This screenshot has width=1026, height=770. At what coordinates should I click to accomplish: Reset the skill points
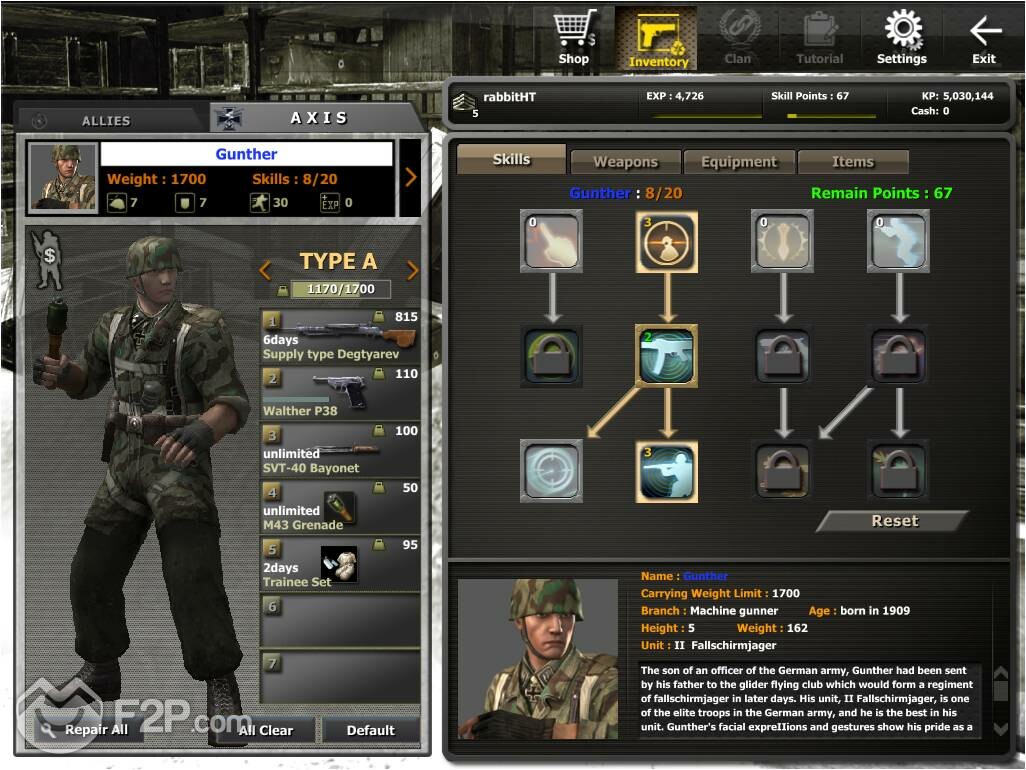(893, 521)
